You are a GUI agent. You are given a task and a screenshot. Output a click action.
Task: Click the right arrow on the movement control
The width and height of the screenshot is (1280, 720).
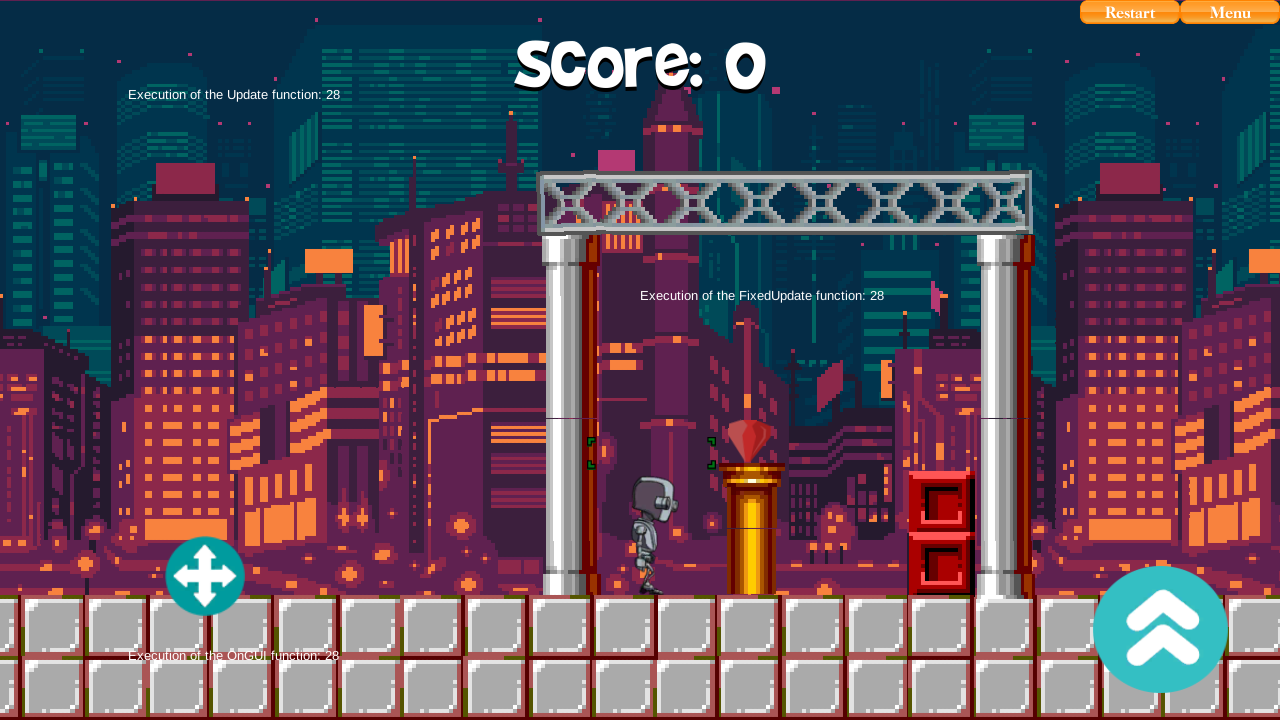coord(229,577)
